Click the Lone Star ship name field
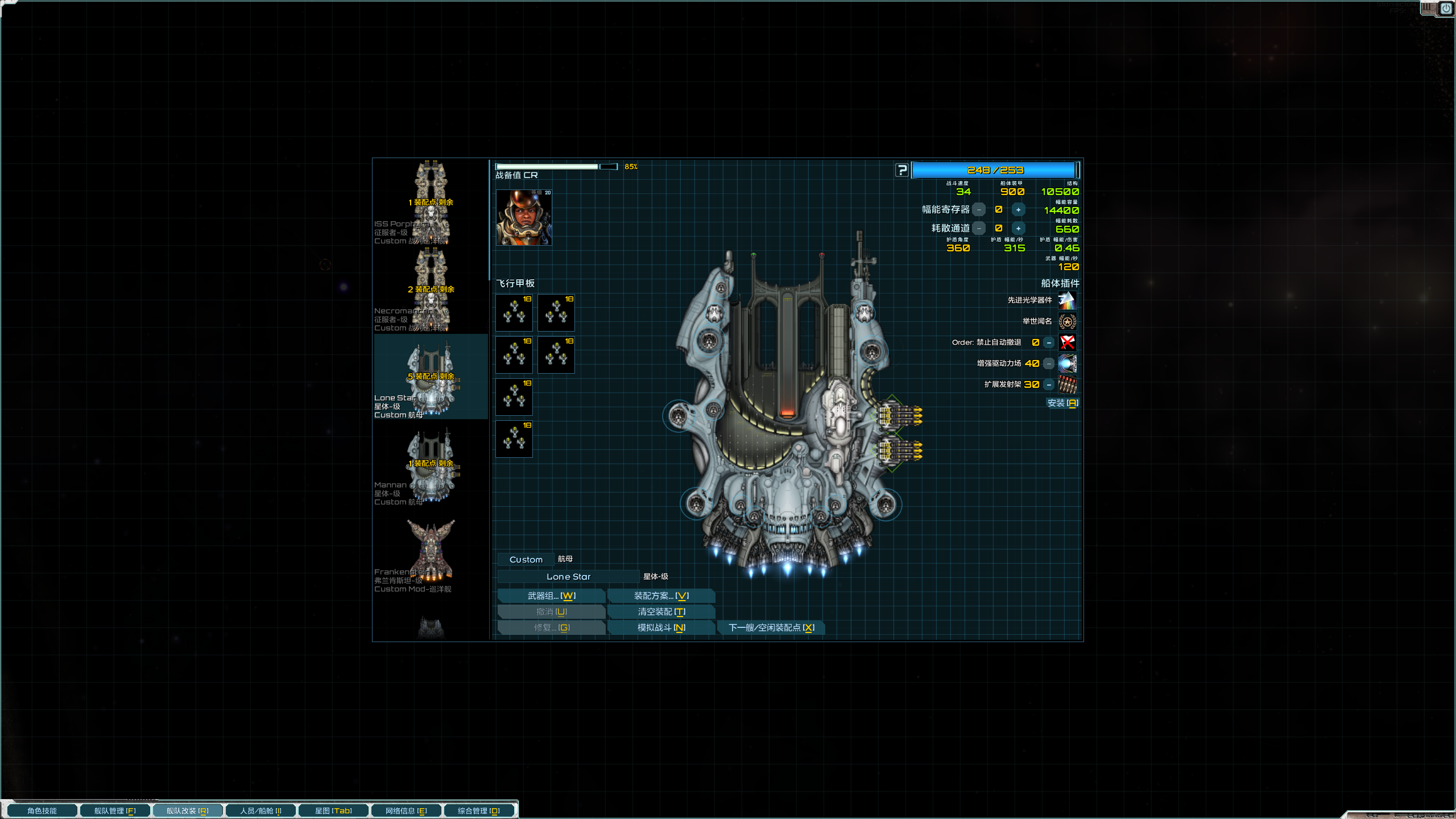Viewport: 1456px width, 819px height. pos(568,577)
